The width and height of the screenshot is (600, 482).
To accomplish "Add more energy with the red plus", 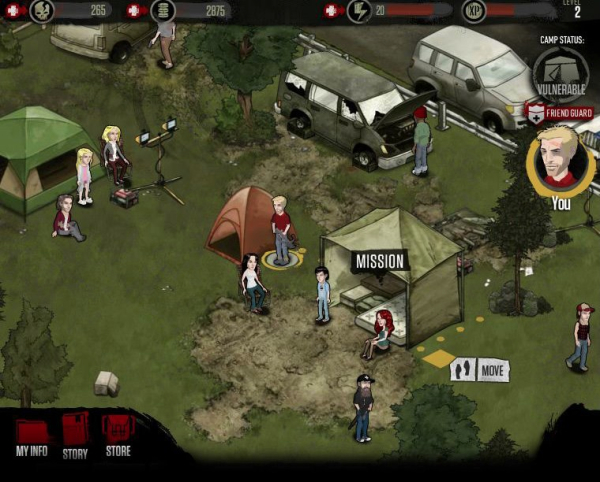I will (x=332, y=11).
